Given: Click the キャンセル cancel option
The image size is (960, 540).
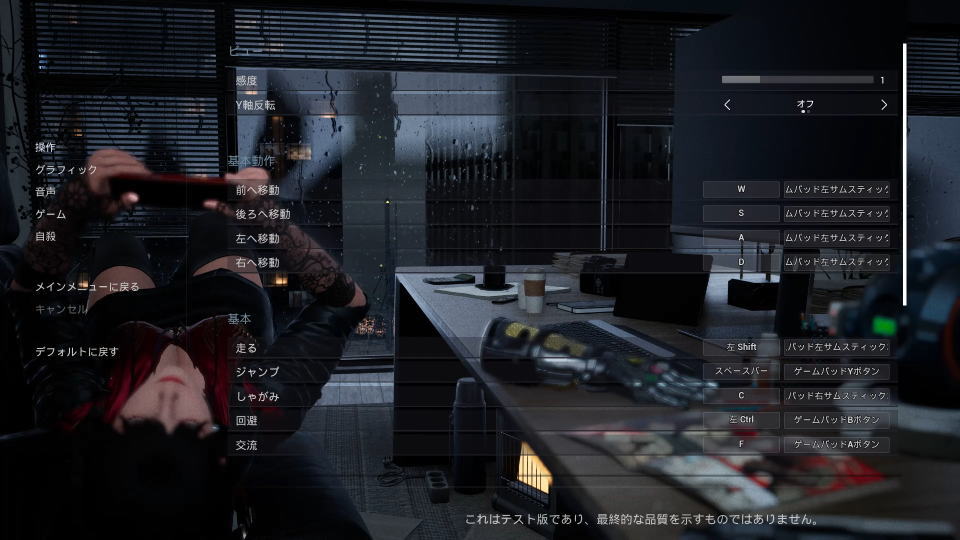Looking at the screenshot, I should click(x=62, y=309).
